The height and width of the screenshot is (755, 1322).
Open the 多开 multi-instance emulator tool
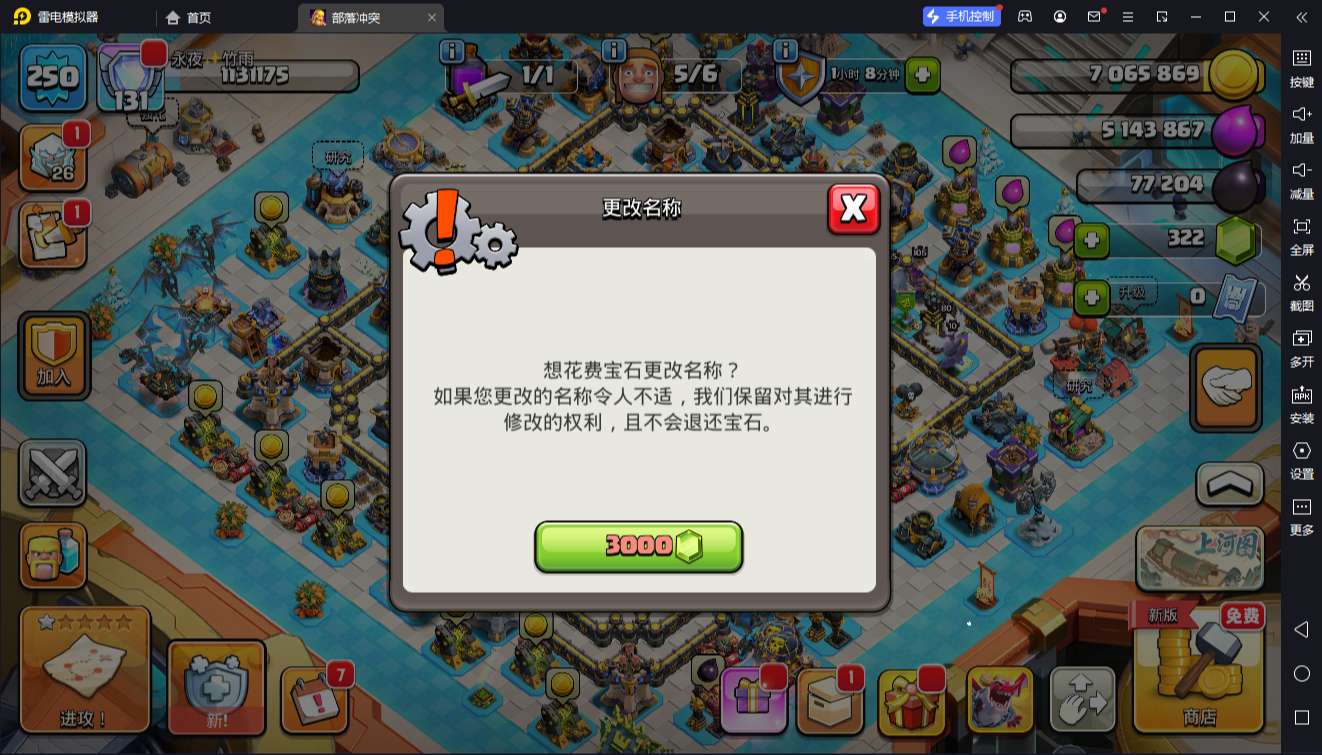pyautogui.click(x=1301, y=349)
